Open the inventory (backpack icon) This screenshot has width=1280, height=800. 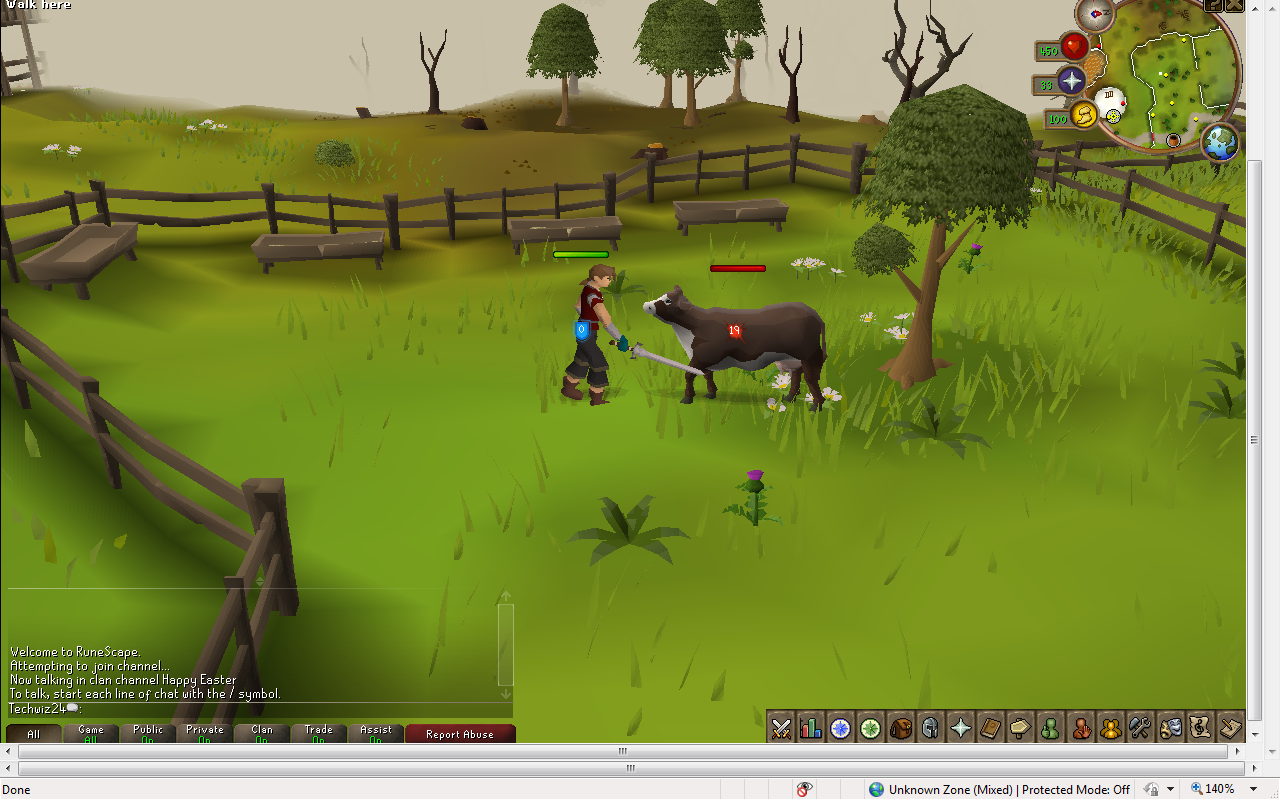coord(901,728)
